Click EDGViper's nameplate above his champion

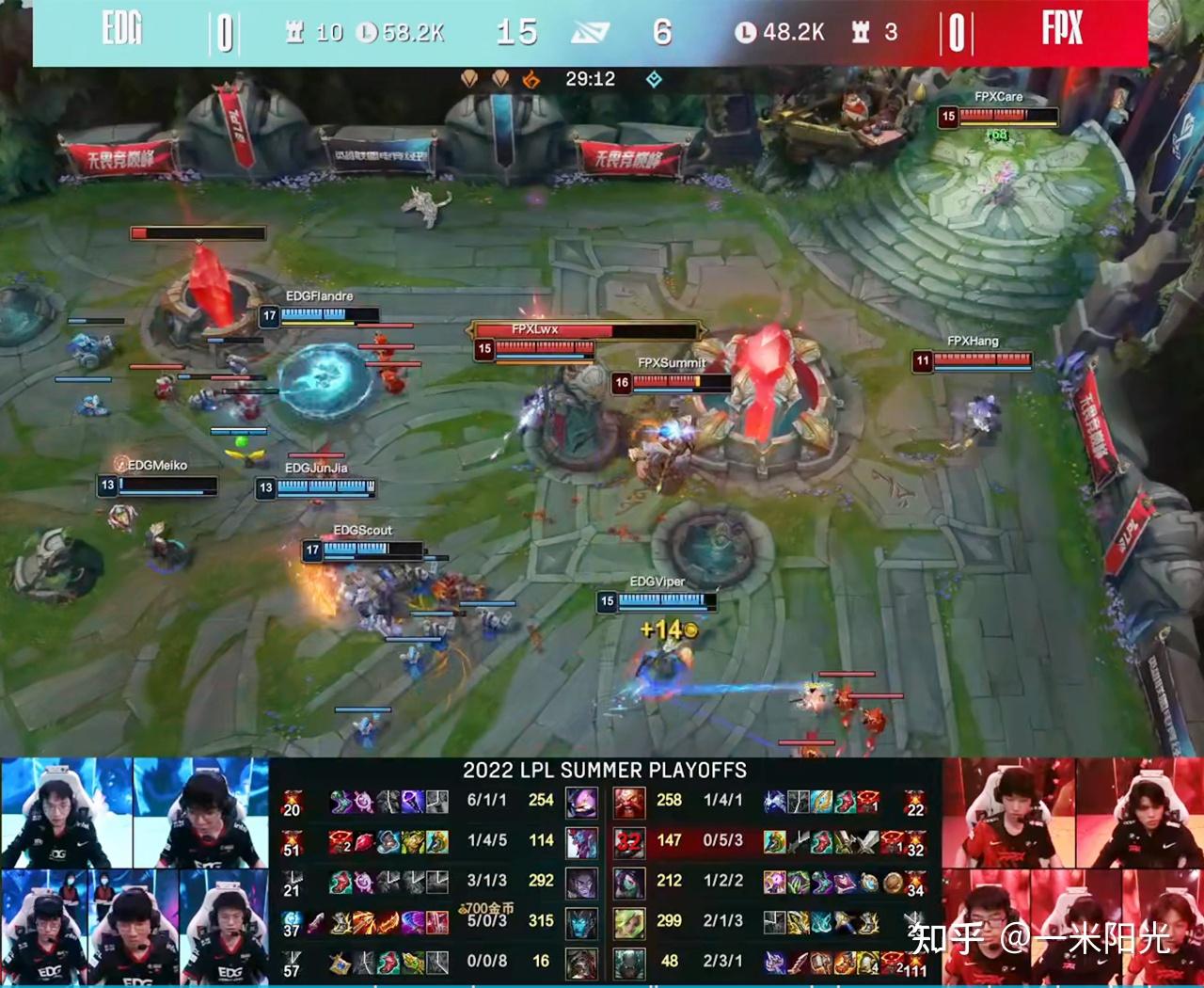click(659, 582)
